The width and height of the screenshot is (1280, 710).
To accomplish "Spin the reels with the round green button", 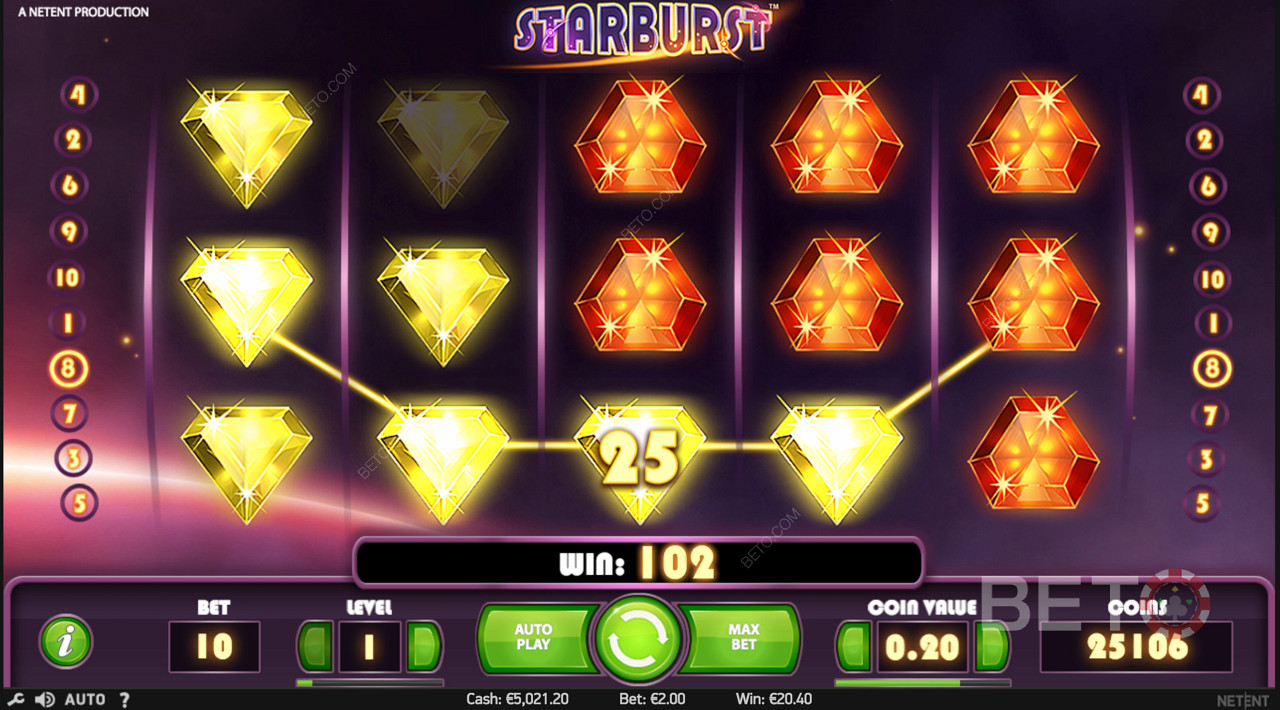I will pyautogui.click(x=638, y=639).
